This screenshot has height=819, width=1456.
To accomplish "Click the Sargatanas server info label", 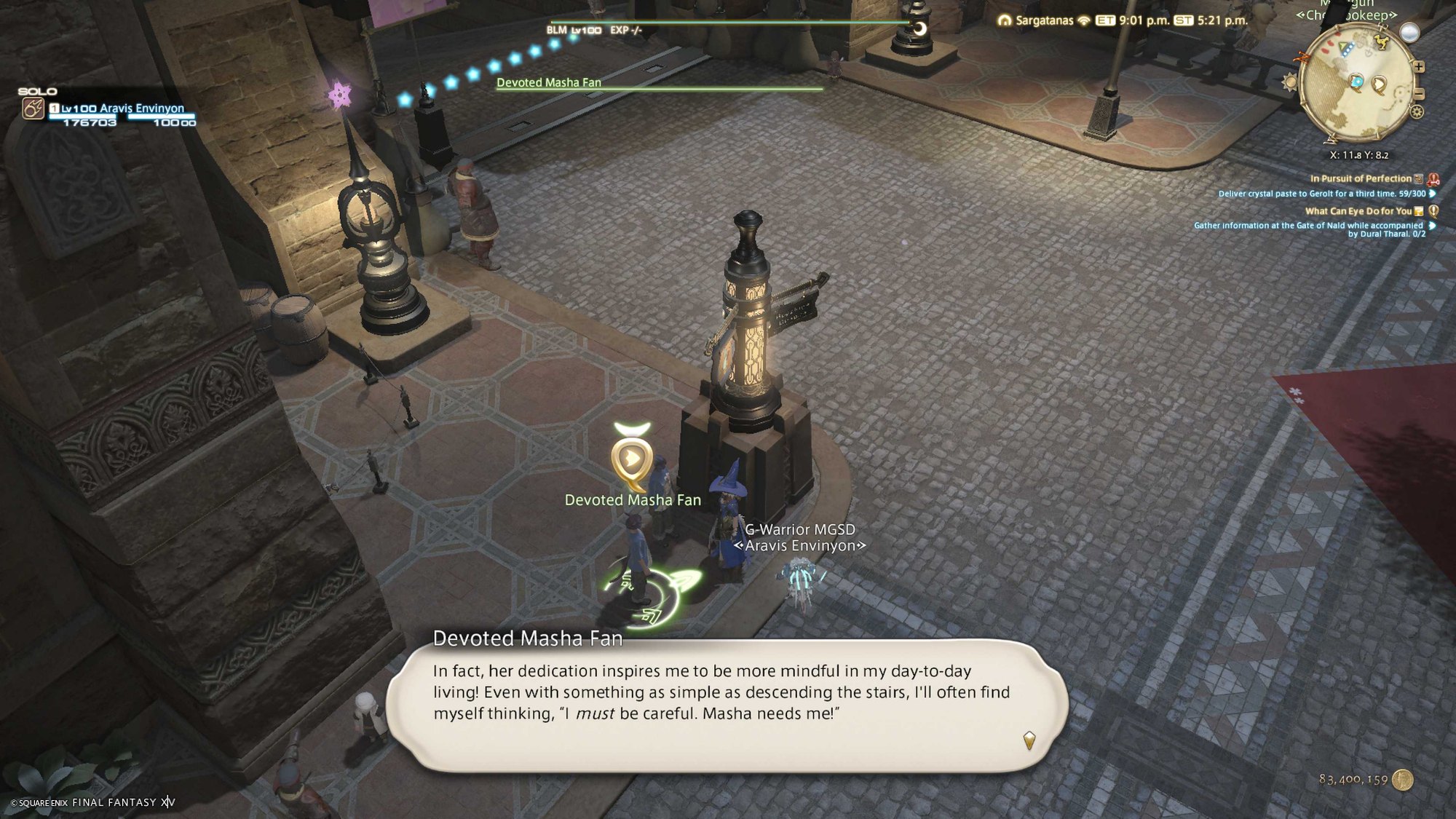I will 1044,20.
